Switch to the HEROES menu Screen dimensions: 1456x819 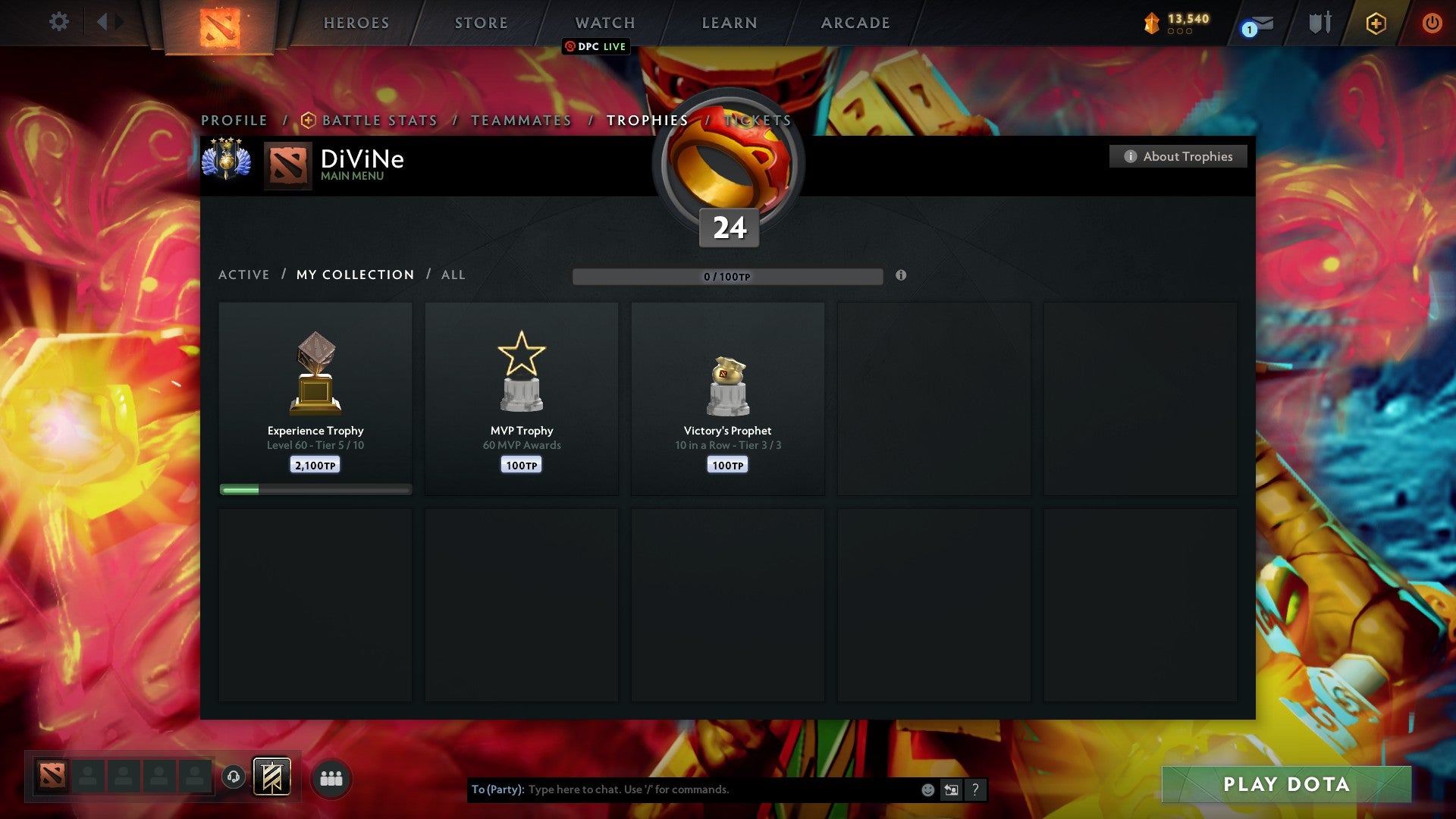(356, 22)
